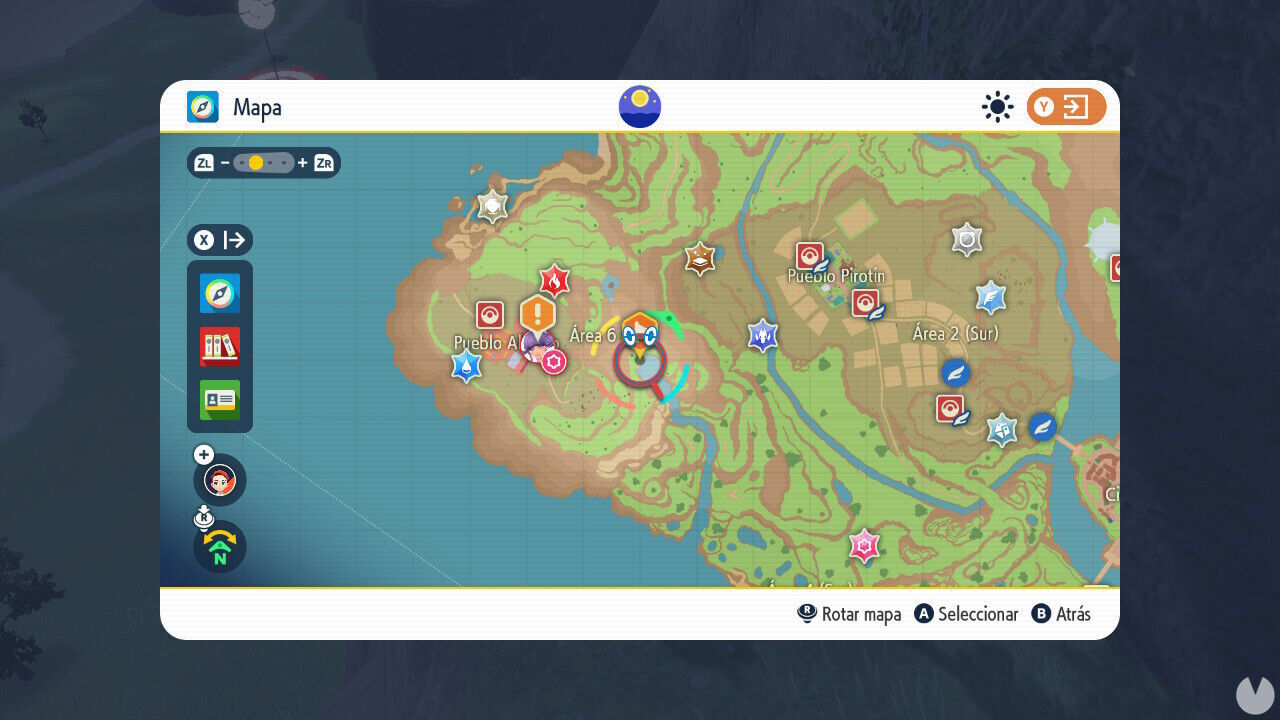The image size is (1280, 720).
Task: Toggle the exclamation mission marker near Área 6
Action: click(x=536, y=315)
